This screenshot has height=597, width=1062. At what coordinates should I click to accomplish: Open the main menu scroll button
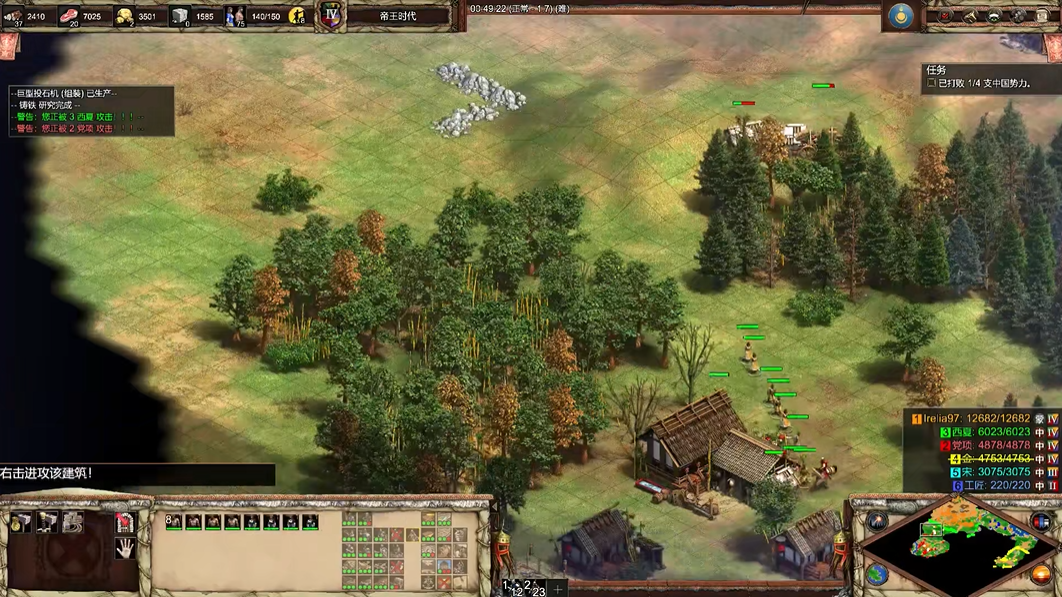pyautogui.click(x=1041, y=16)
